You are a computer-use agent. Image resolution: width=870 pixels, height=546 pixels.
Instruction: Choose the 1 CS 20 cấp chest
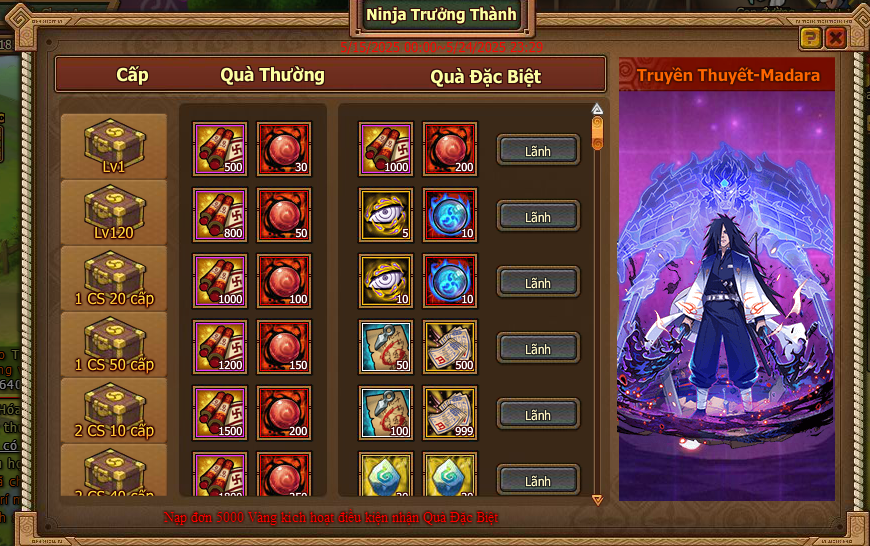pos(114,278)
